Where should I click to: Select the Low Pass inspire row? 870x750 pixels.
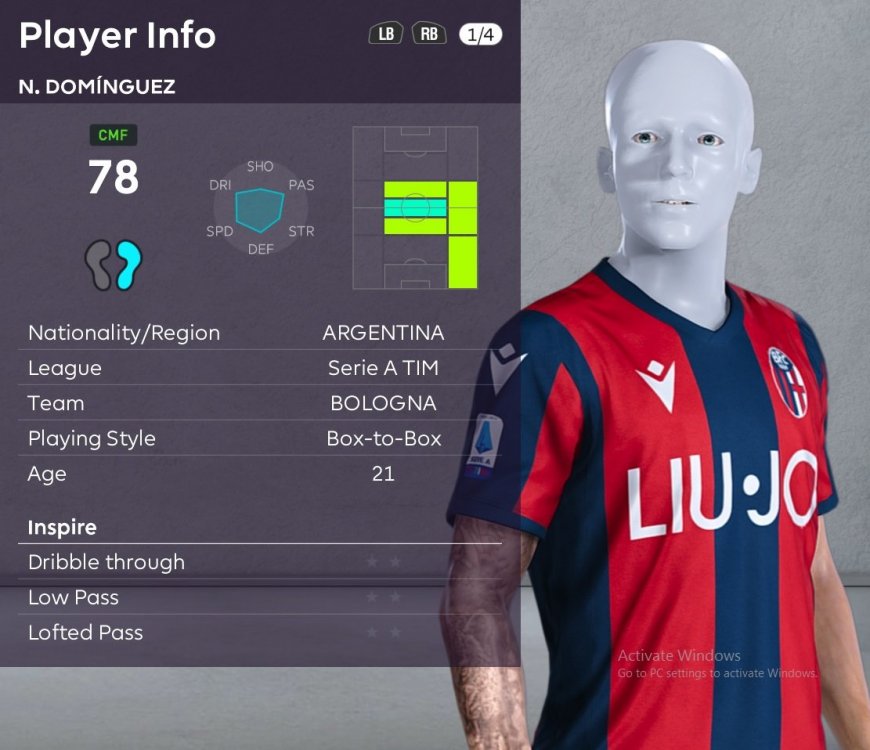260,598
